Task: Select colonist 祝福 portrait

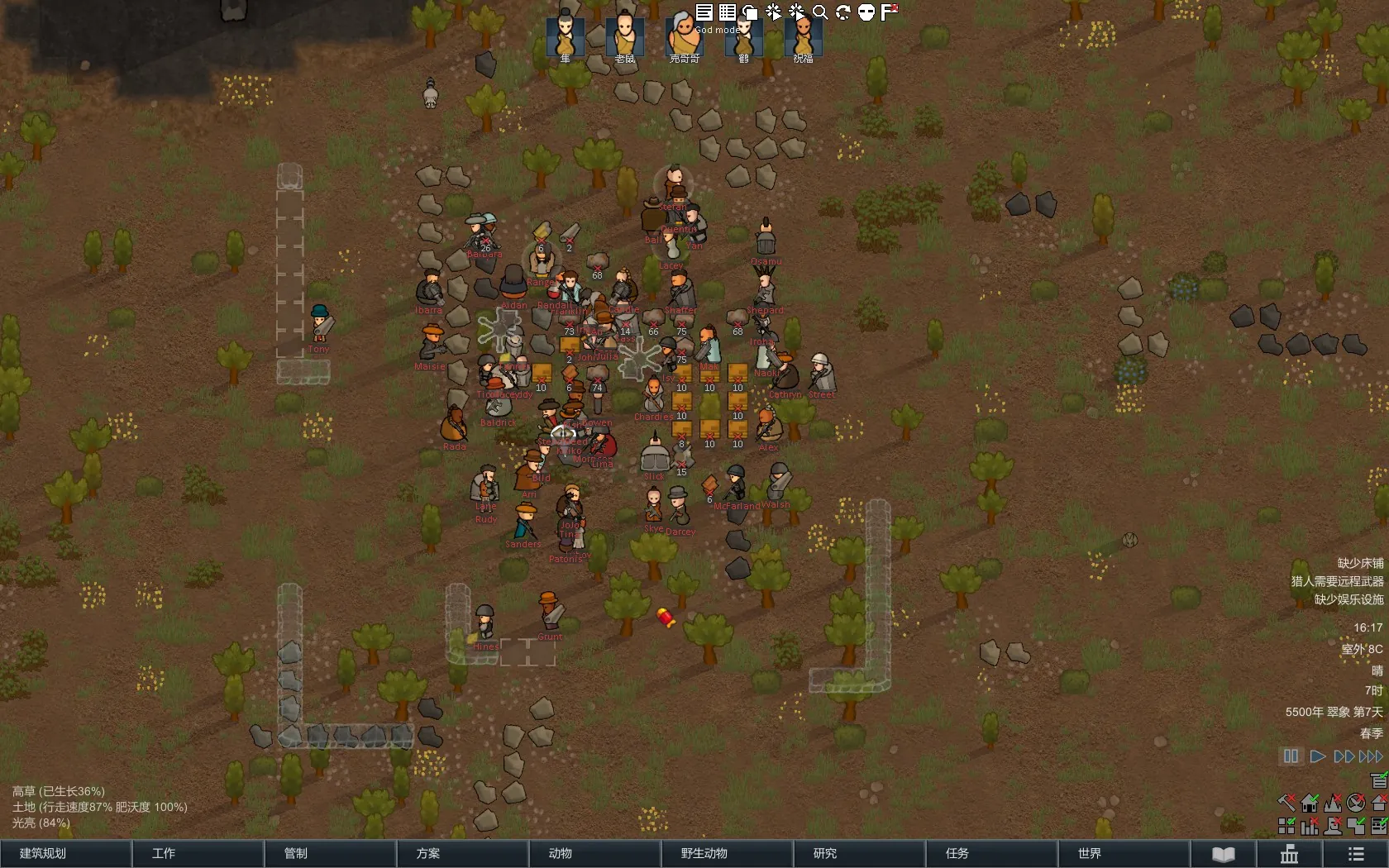Action: (x=803, y=36)
